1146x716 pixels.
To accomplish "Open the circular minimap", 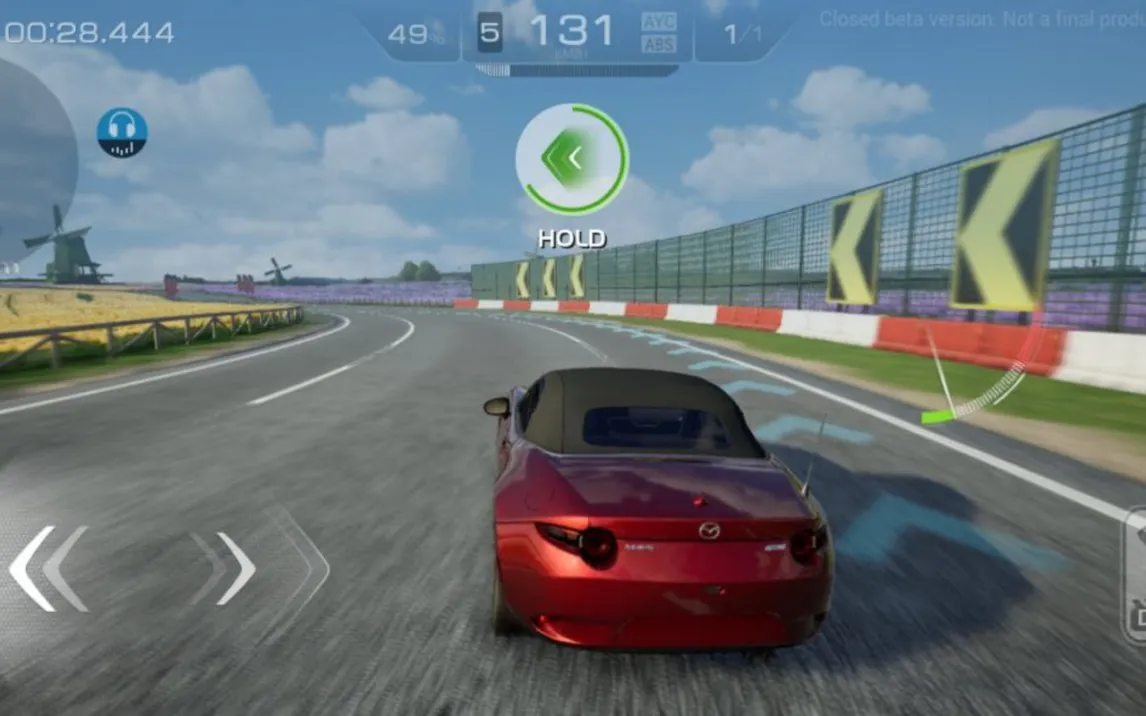I will tap(30, 160).
